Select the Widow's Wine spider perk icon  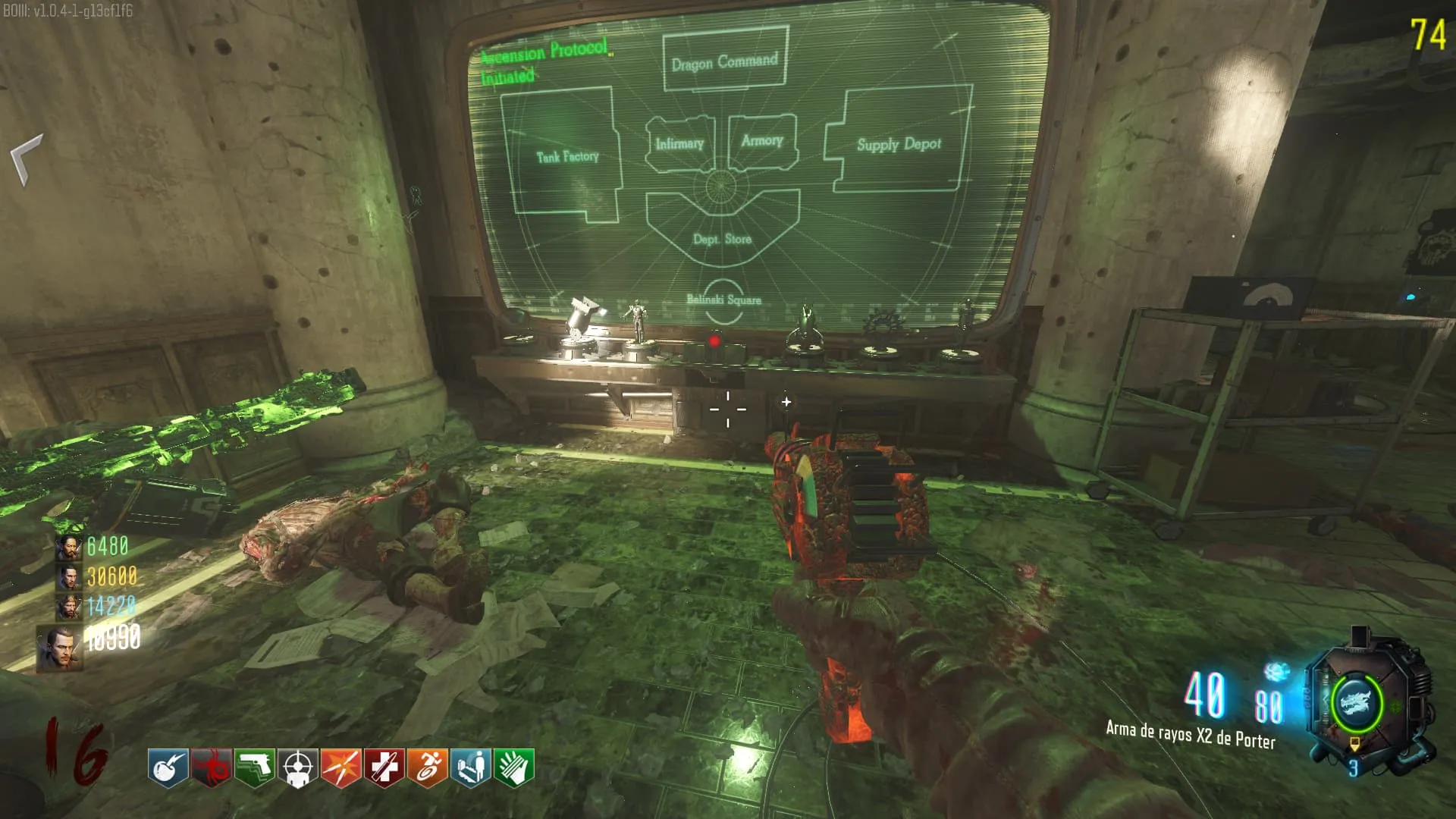coord(211,767)
